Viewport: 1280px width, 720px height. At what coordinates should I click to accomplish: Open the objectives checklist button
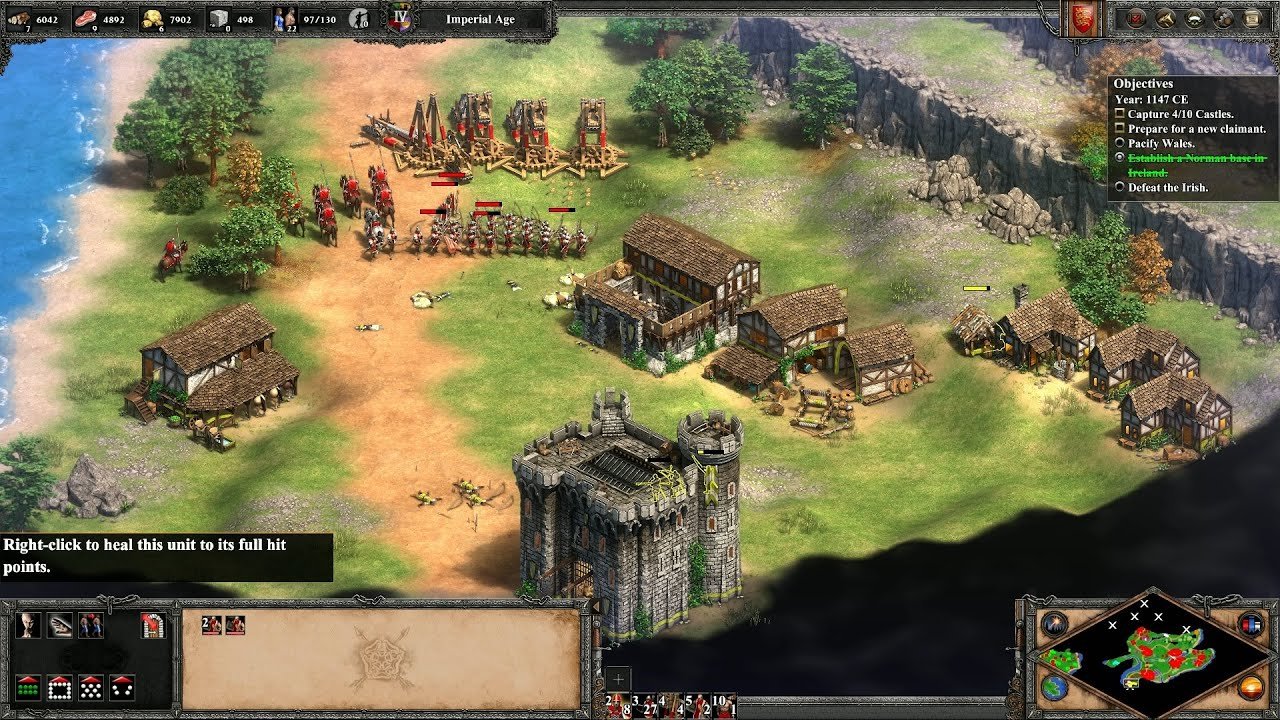click(1136, 17)
